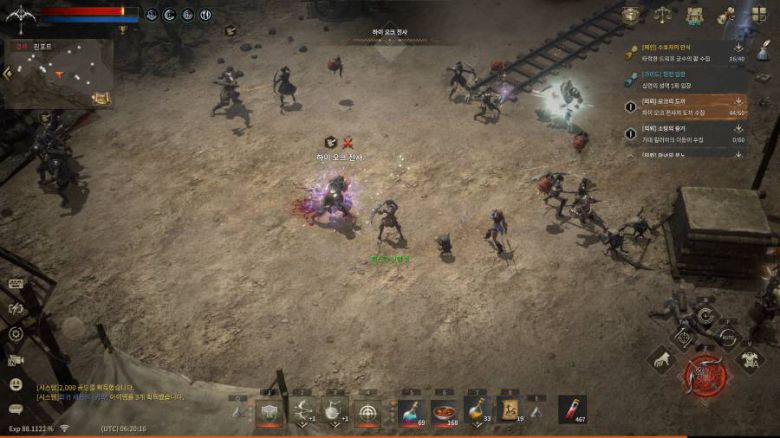
Task: Click the map scroll icon on minimap corner
Action: coord(100,97)
